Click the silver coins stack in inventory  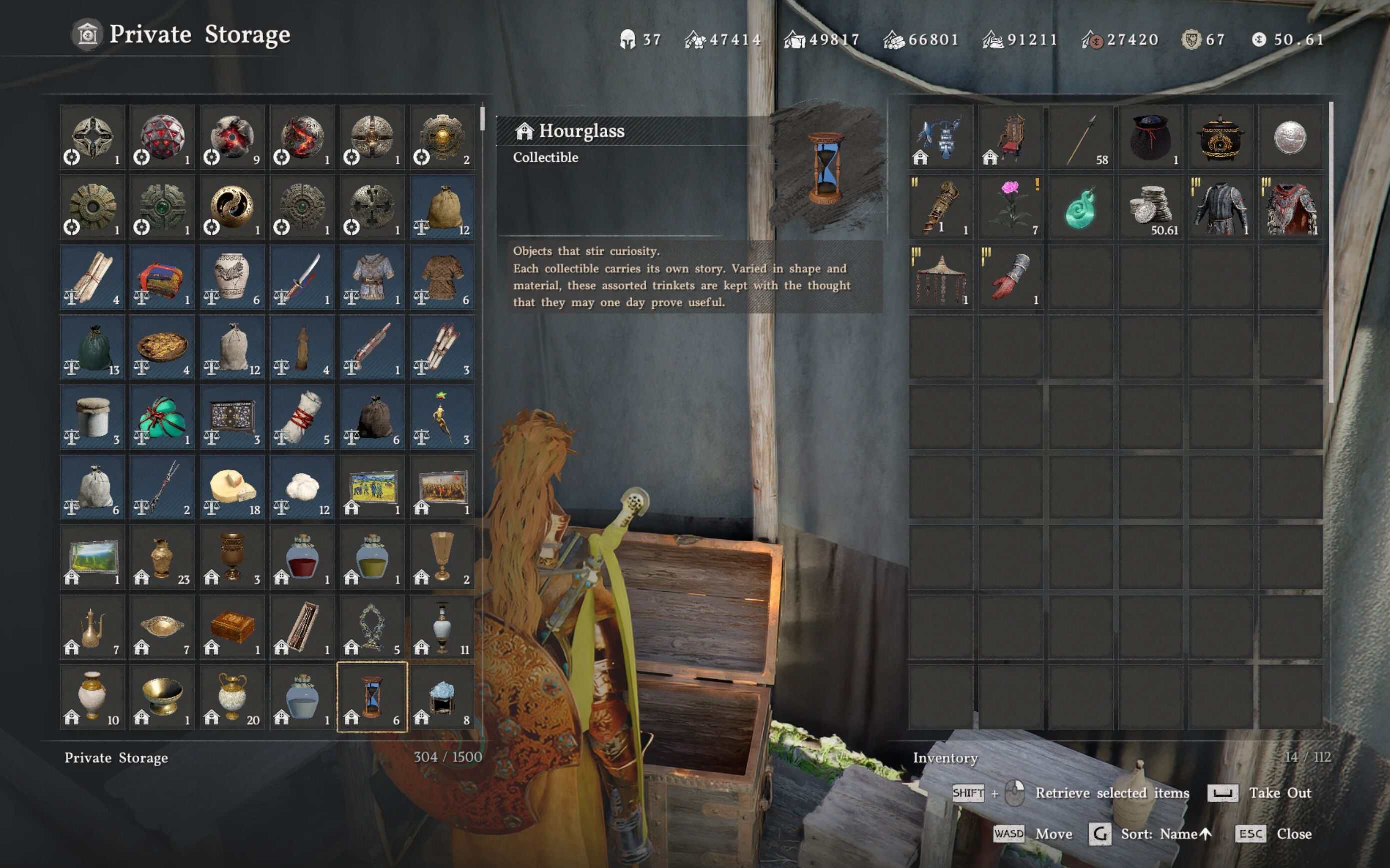pos(1151,207)
